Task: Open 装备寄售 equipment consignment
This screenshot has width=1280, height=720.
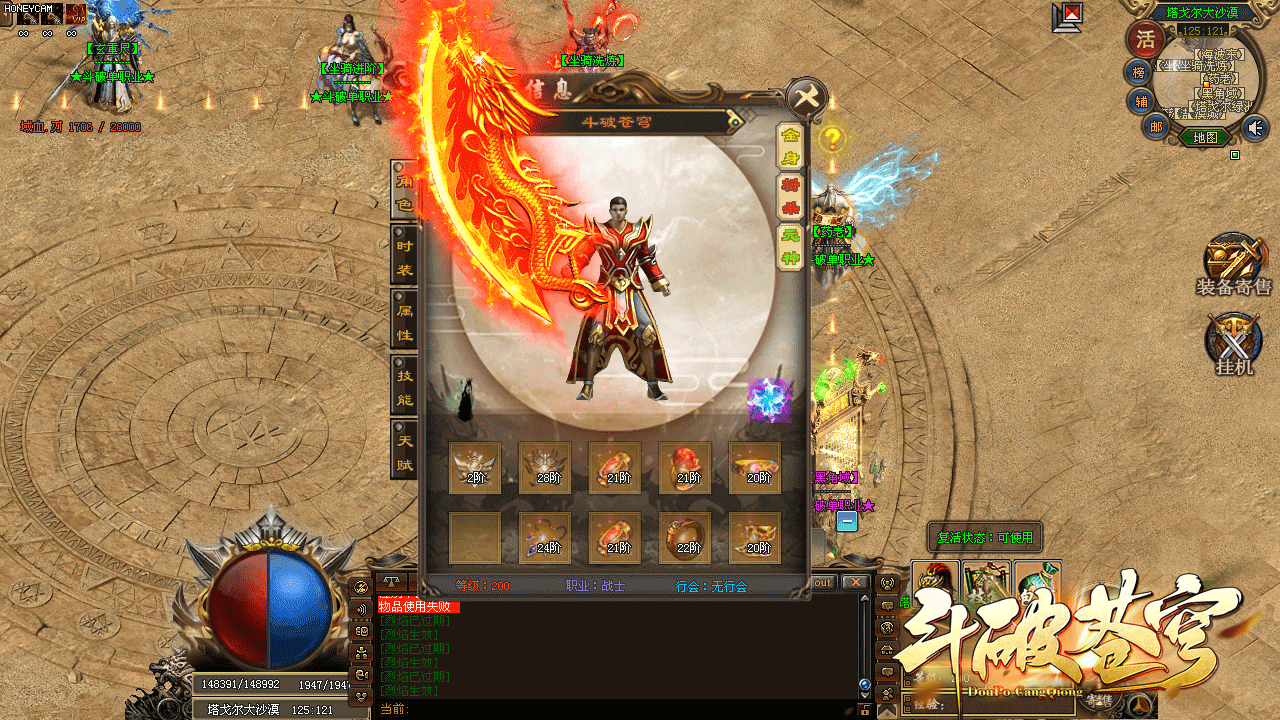Action: (x=1233, y=264)
